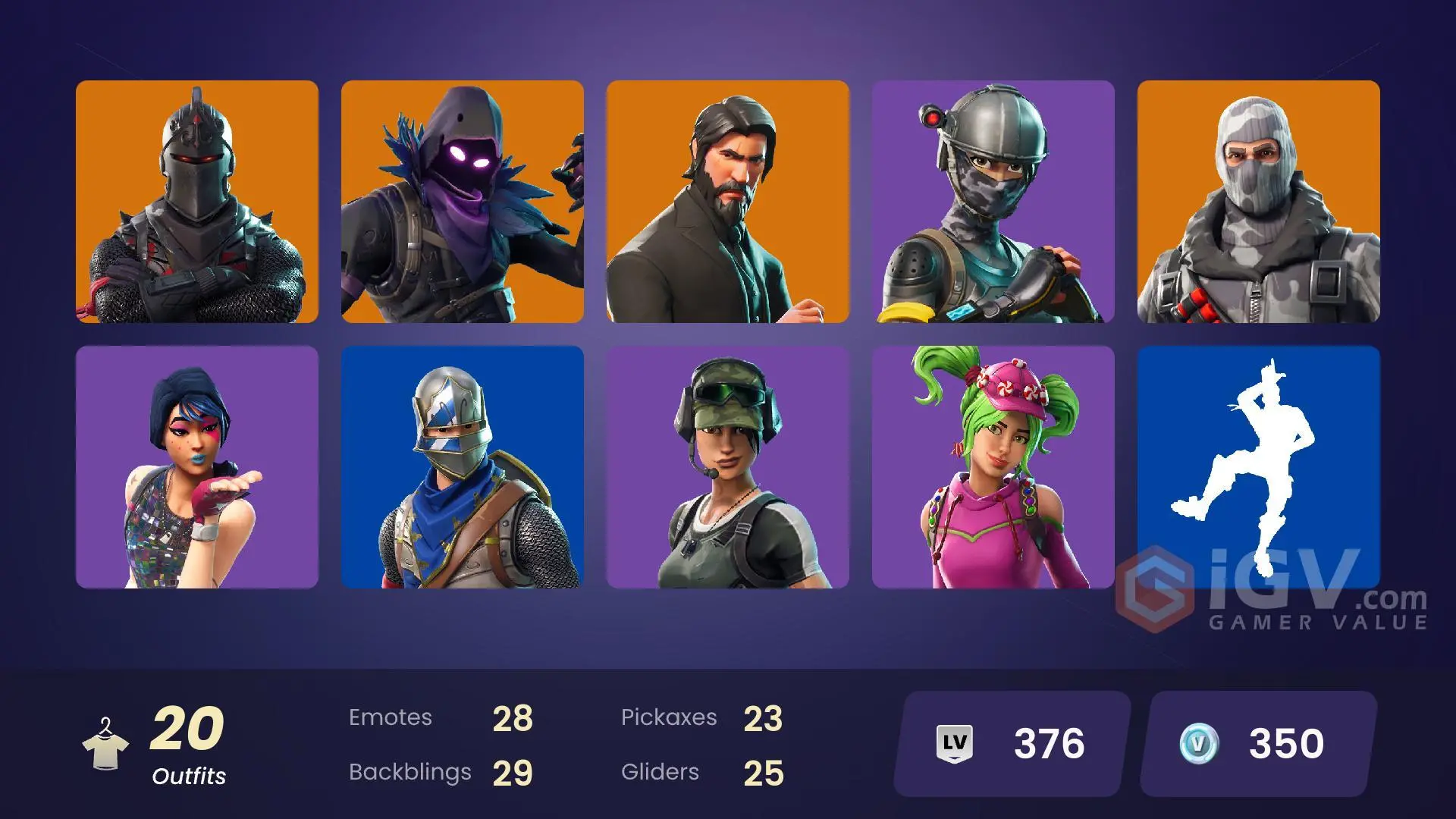
Task: Toggle selection of the Sparkle Specialist tile
Action: pos(197,465)
